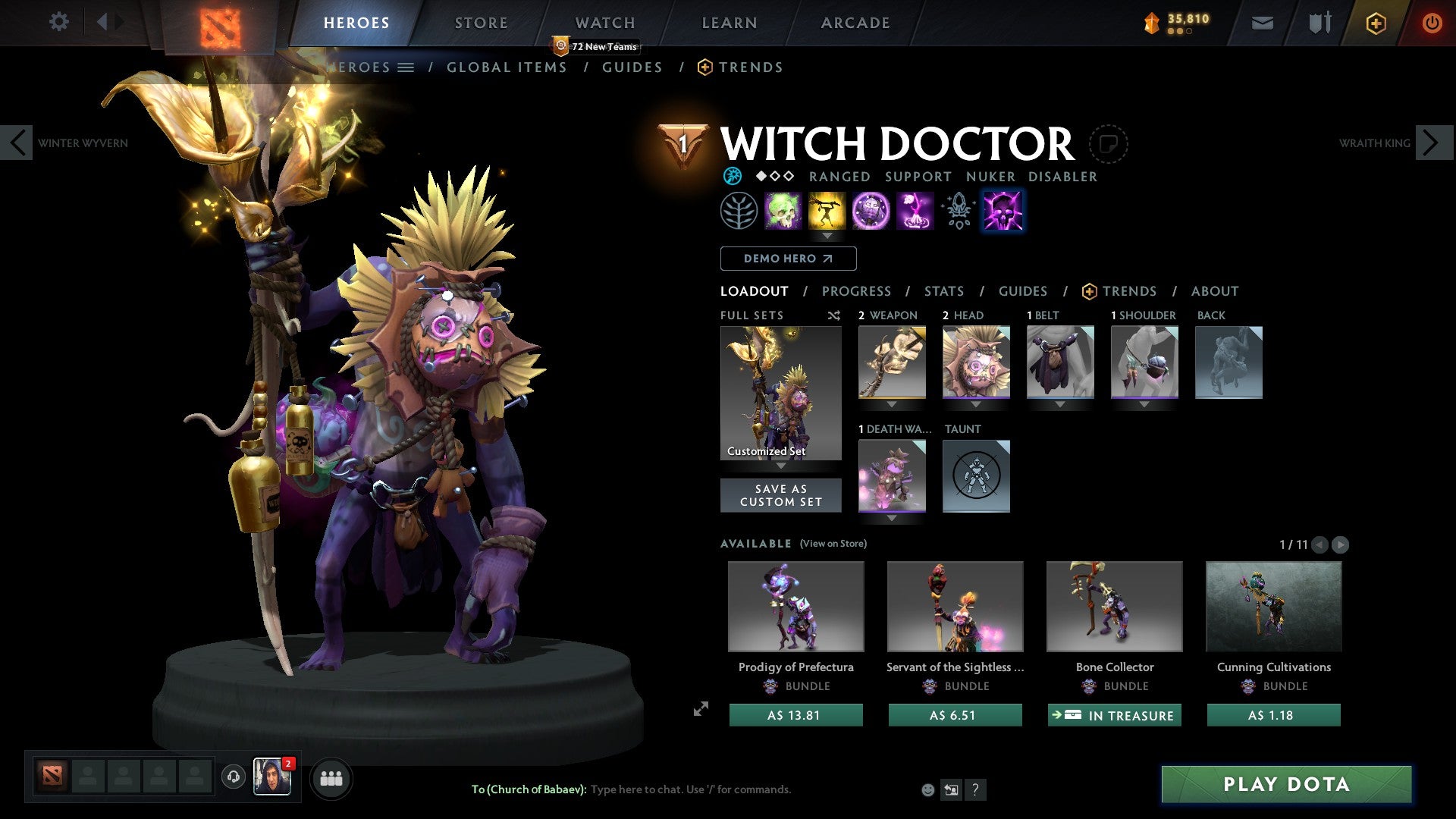Click the View on Store link
This screenshot has height=819, width=1456.
pos(834,544)
